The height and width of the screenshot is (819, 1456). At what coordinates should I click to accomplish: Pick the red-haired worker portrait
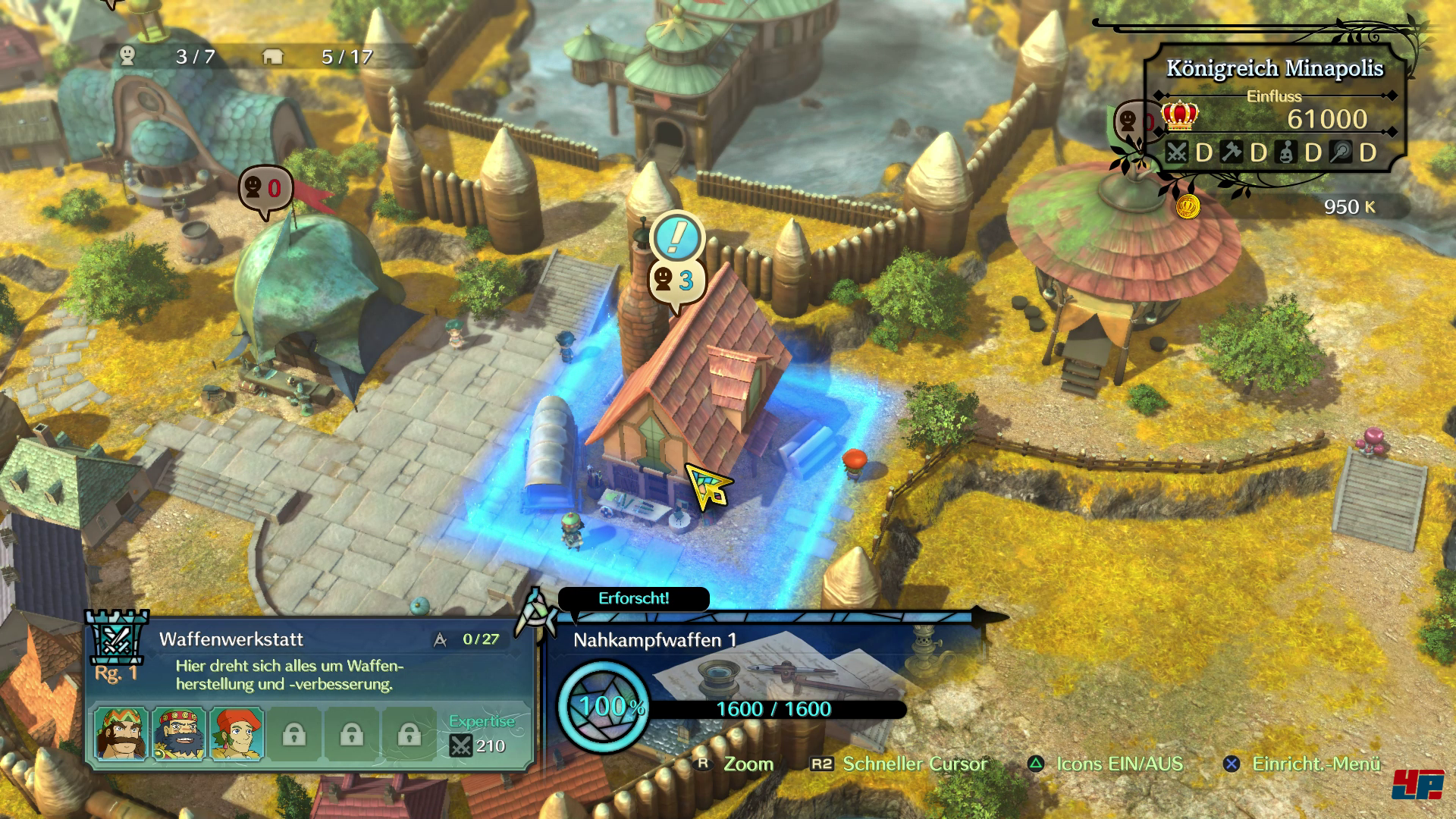click(237, 733)
